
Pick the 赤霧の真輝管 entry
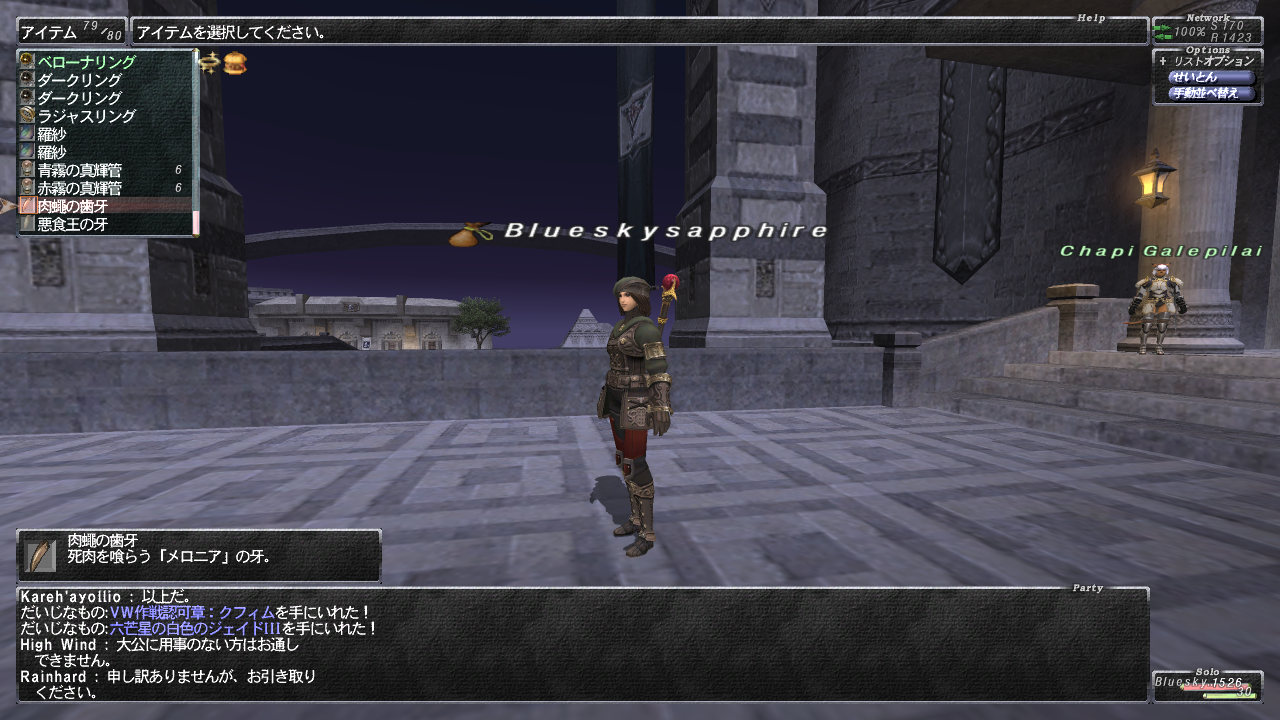(80, 188)
